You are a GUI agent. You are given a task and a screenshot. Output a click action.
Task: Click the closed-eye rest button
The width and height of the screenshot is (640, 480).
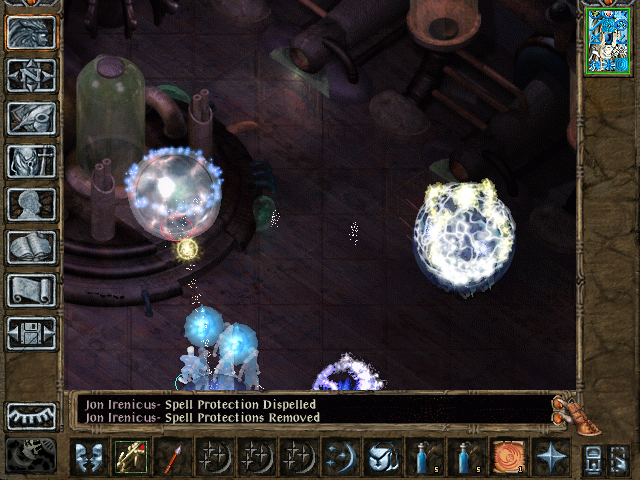[31, 416]
